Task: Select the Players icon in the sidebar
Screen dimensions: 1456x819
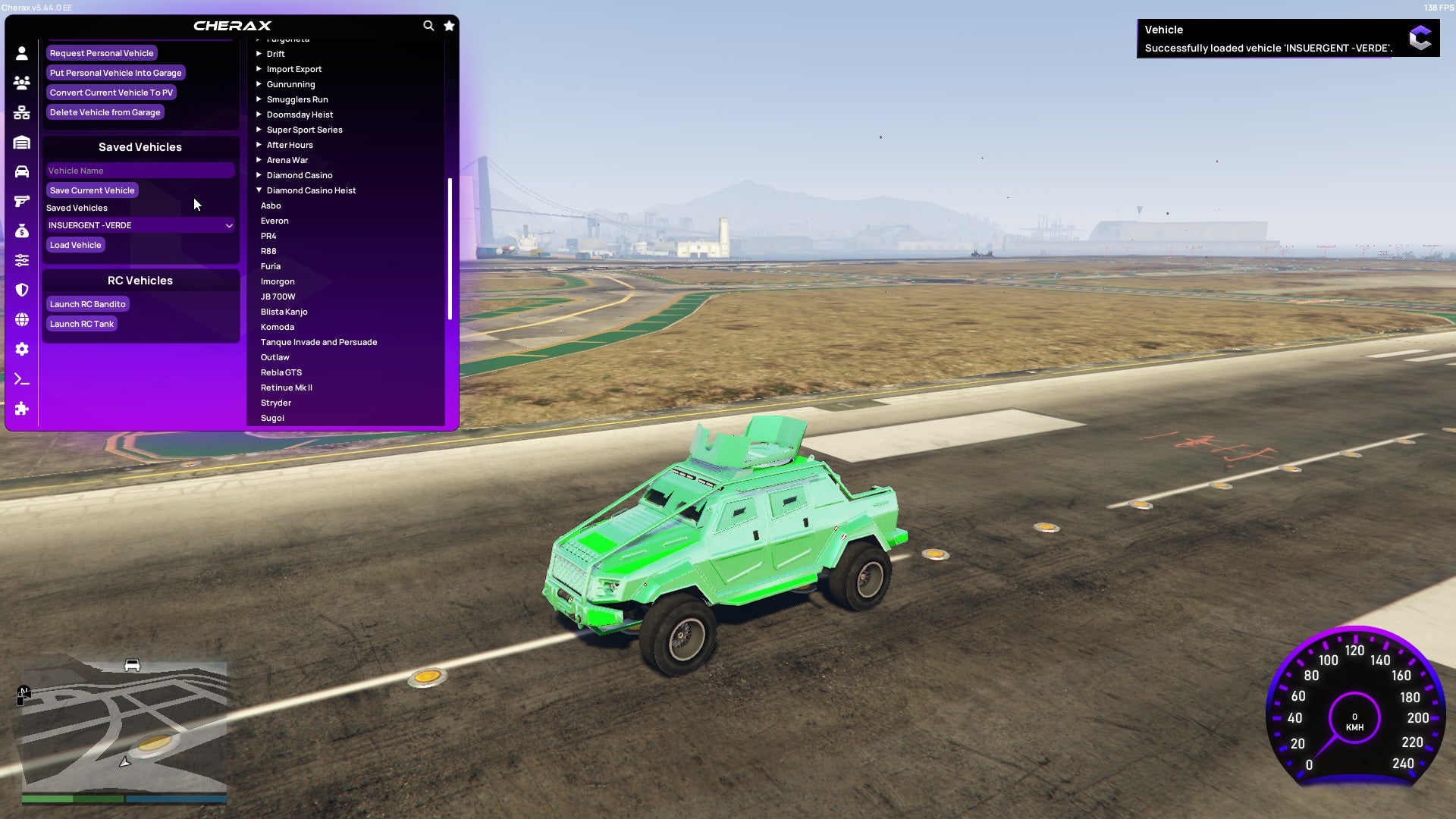Action: tap(22, 83)
